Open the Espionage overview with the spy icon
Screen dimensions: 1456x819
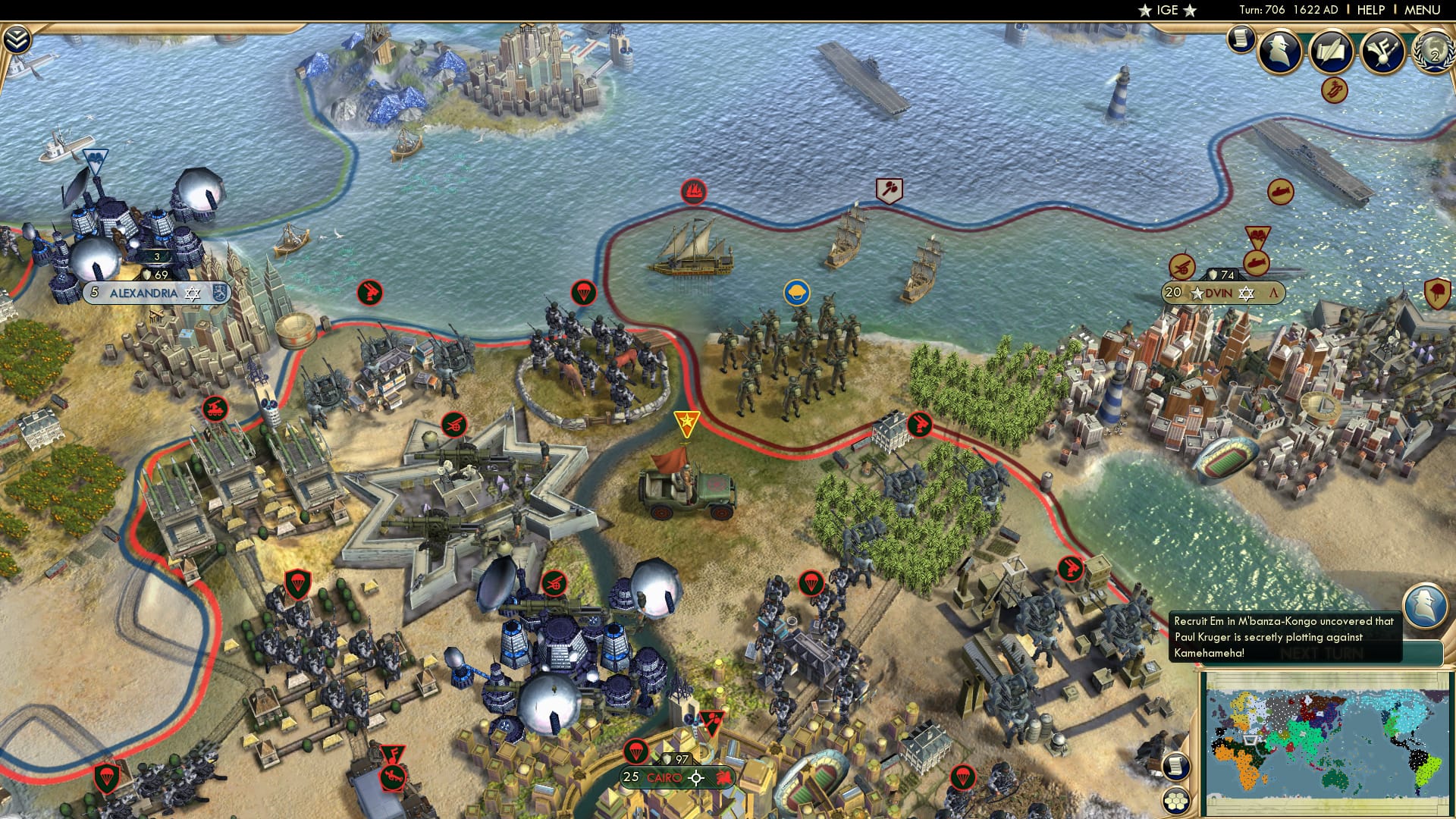point(1278,51)
